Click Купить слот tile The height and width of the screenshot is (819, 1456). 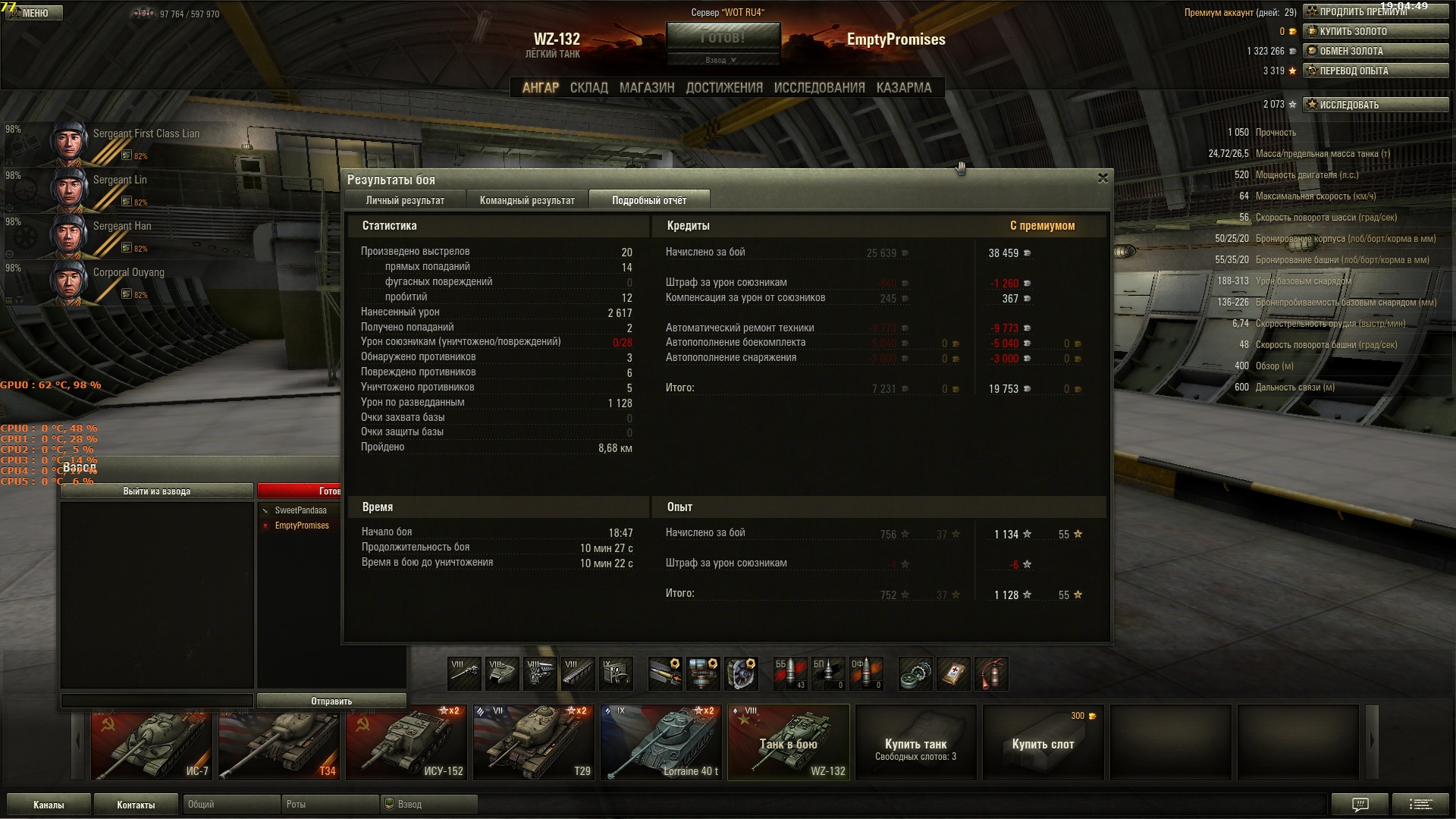(x=1043, y=743)
